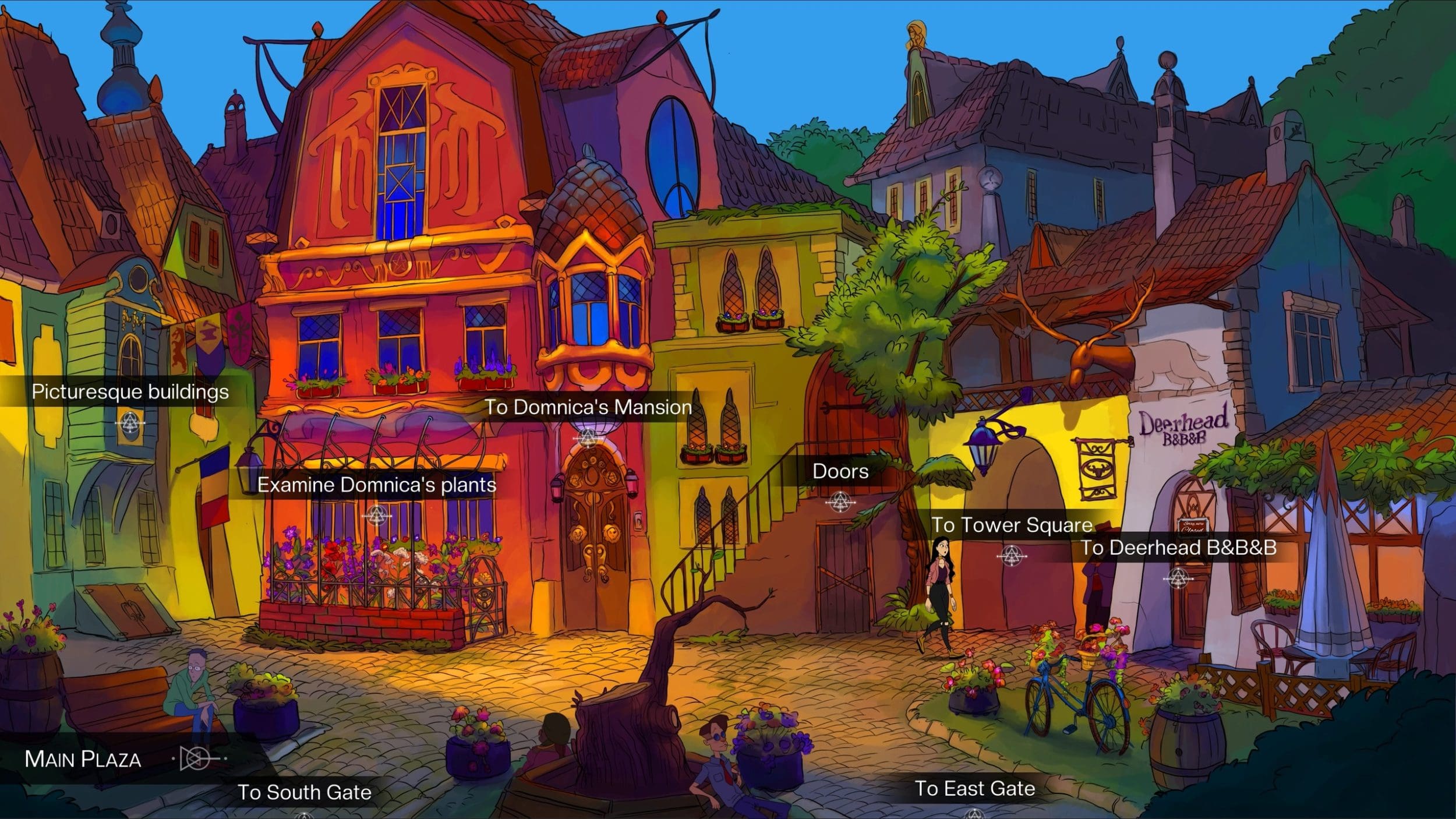Go To Tower Square via its label
This screenshot has width=1456, height=819.
coord(1012,525)
